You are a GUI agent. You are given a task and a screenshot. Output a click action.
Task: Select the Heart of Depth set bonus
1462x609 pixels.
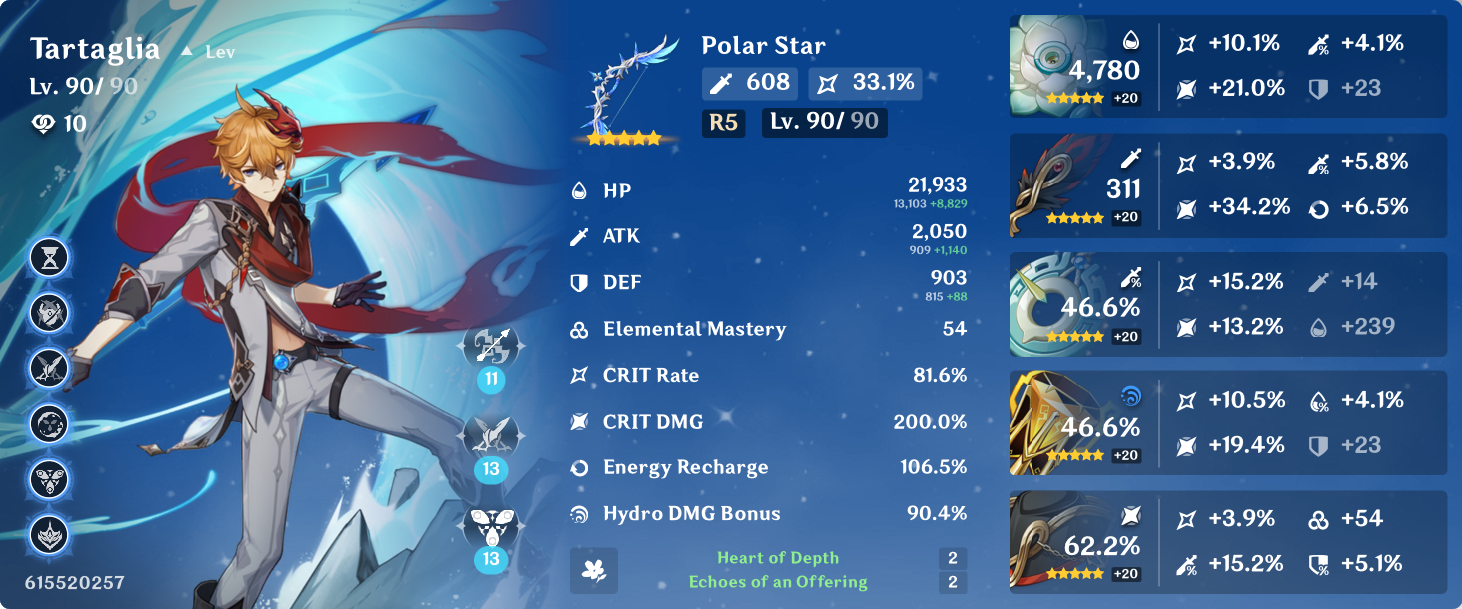pyautogui.click(x=777, y=558)
